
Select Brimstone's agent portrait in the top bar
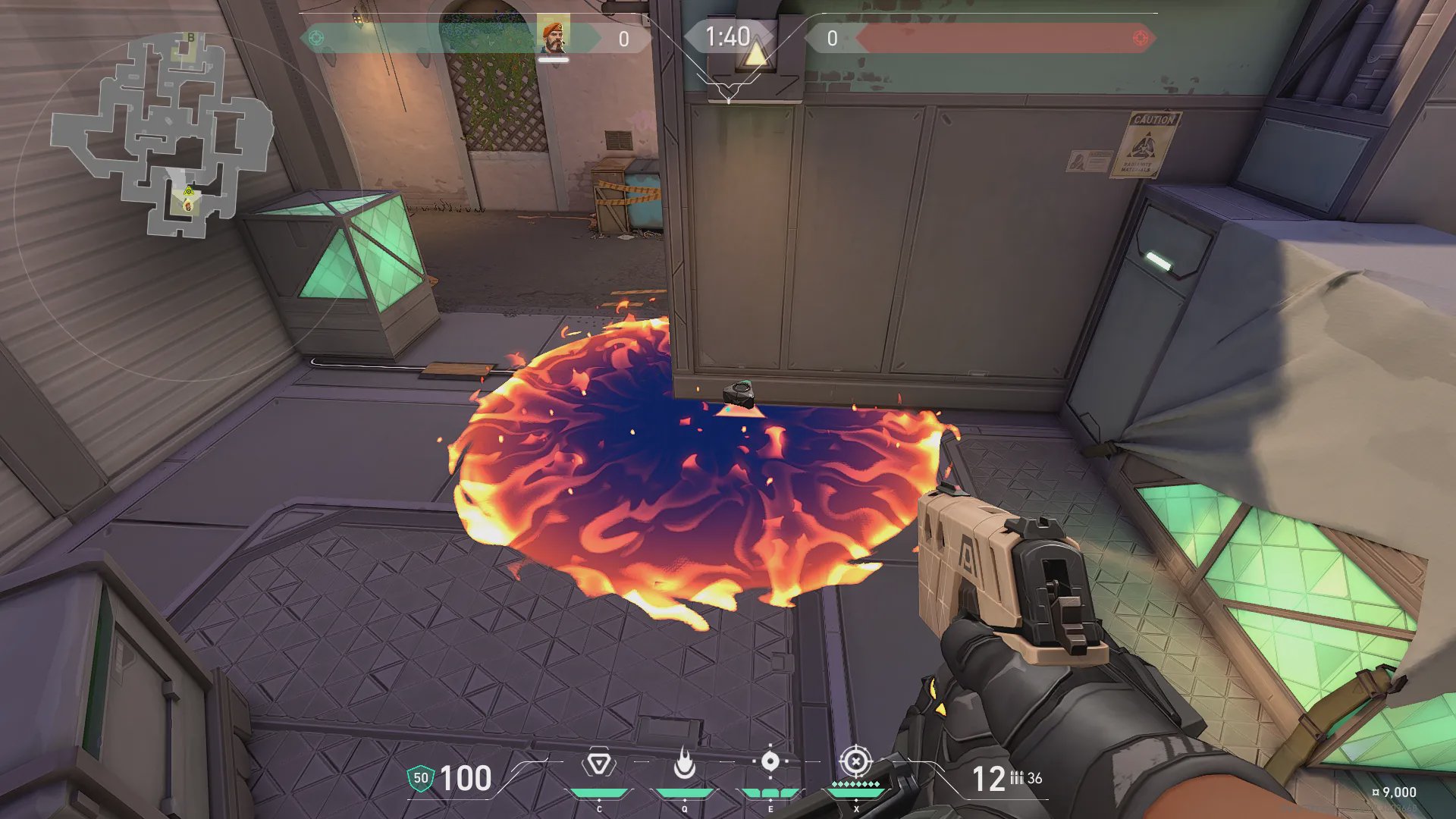(554, 37)
